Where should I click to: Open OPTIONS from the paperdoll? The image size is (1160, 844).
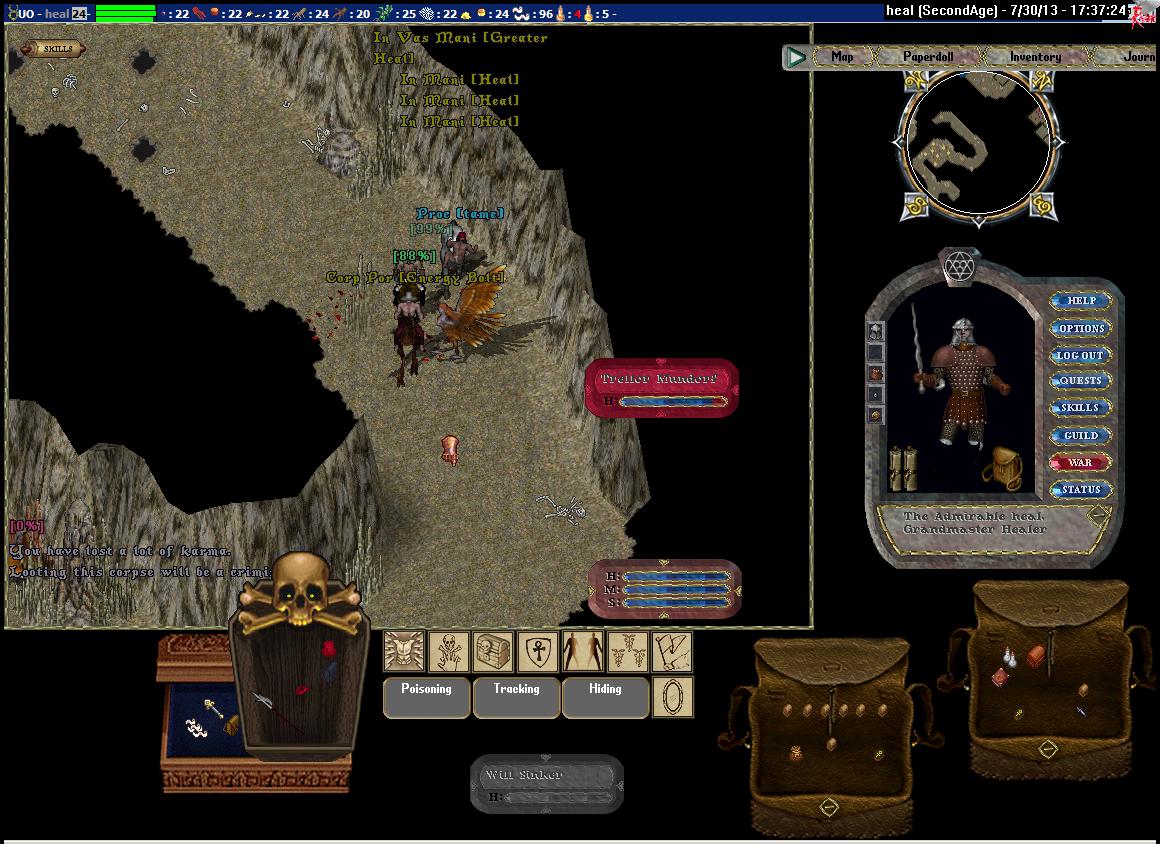click(1081, 328)
